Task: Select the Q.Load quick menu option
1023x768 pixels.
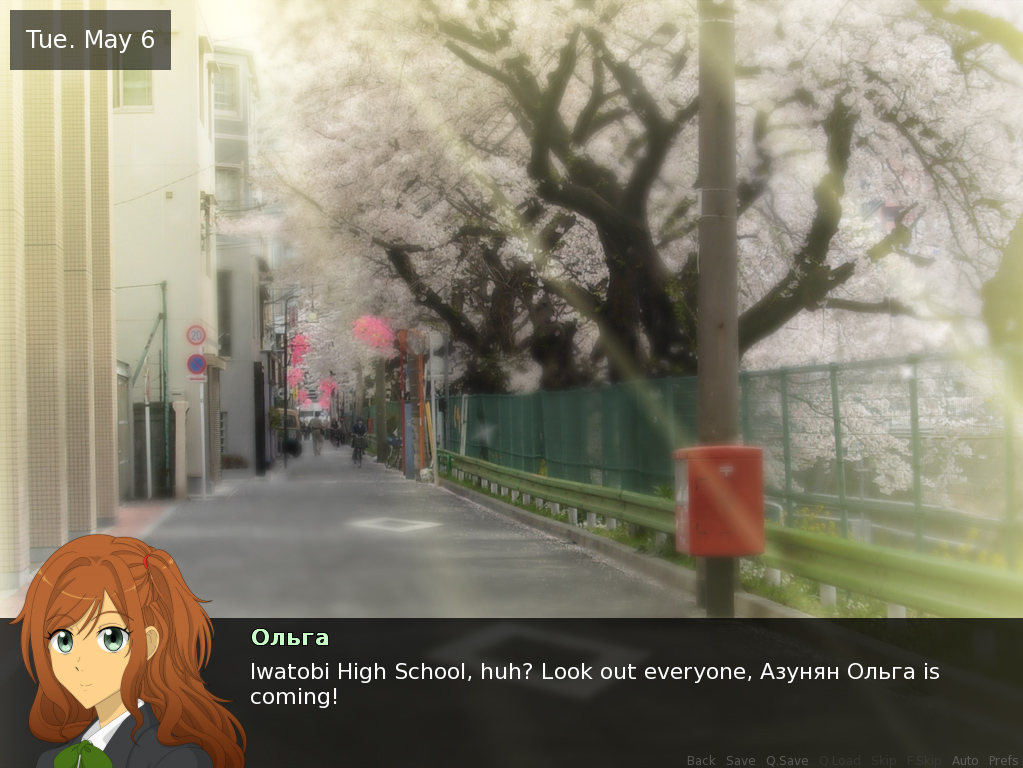Action: tap(840, 761)
